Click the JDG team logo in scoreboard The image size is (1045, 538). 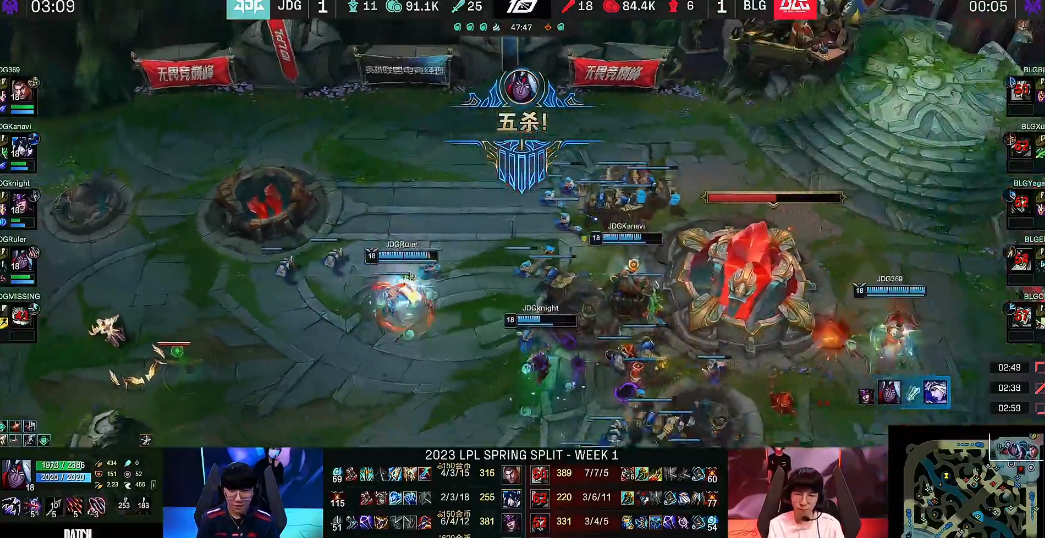pyautogui.click(x=244, y=8)
